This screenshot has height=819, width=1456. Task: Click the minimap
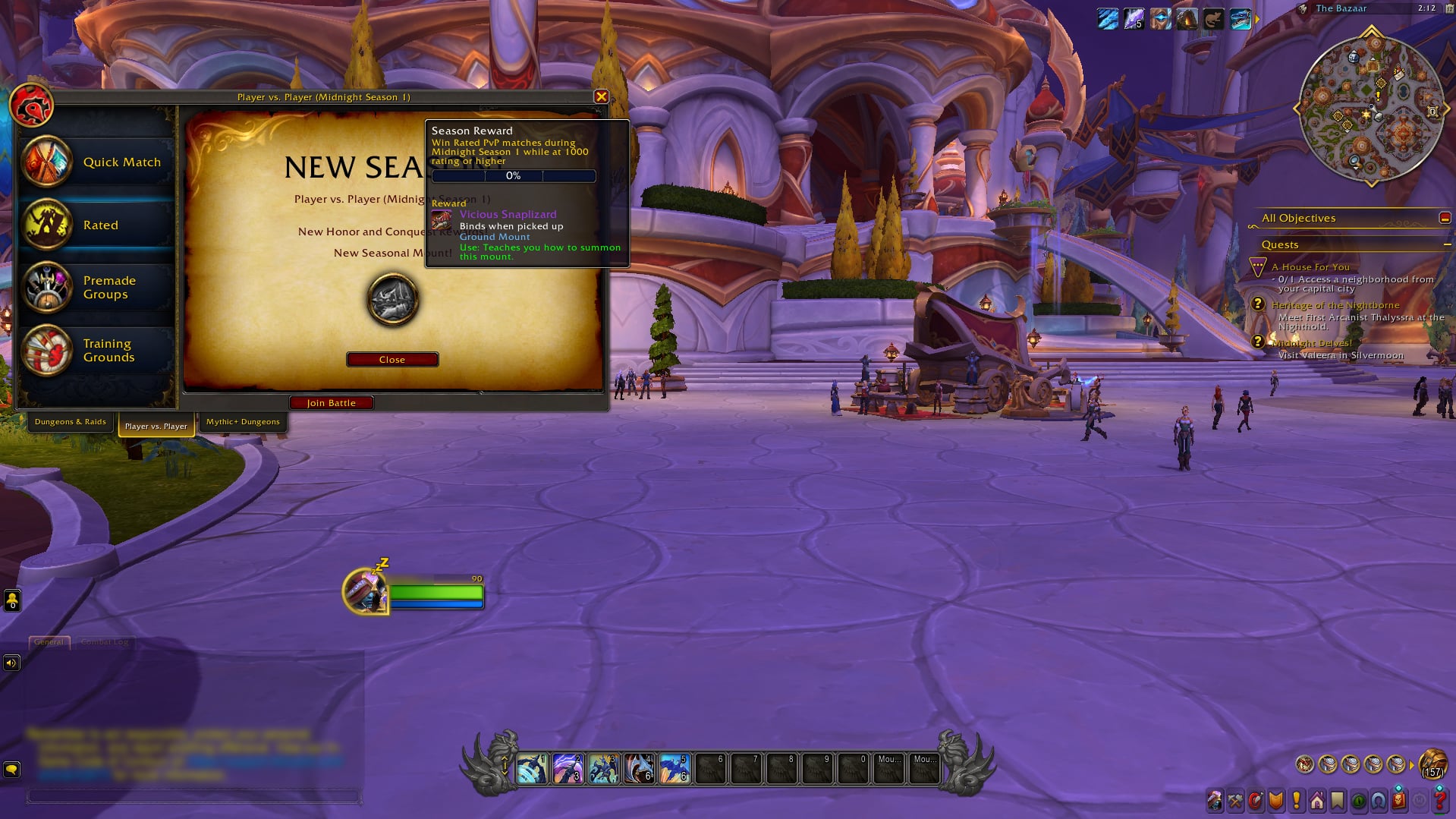(1371, 108)
